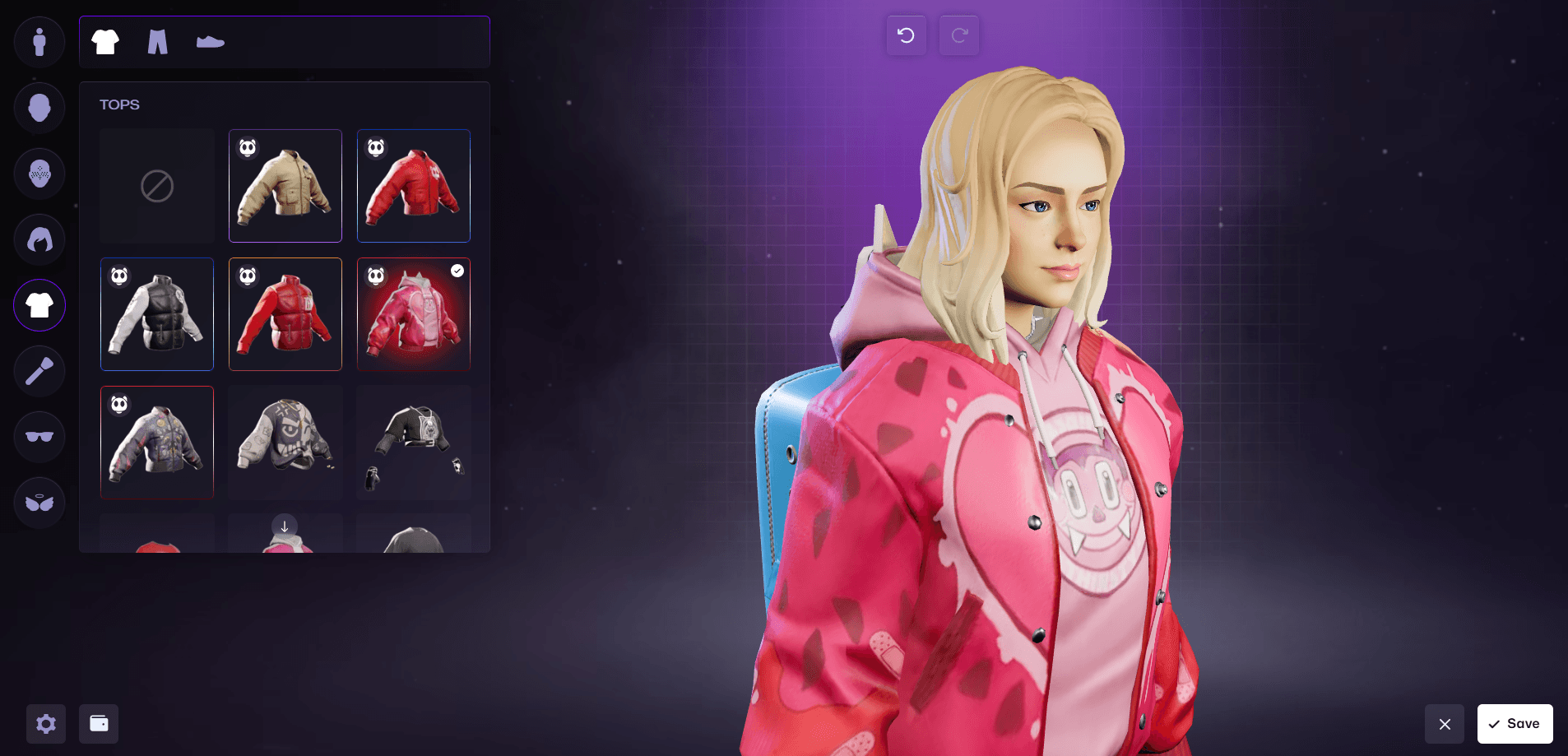Screen dimensions: 1568x756
Task: Open the head shape category
Action: (39, 108)
